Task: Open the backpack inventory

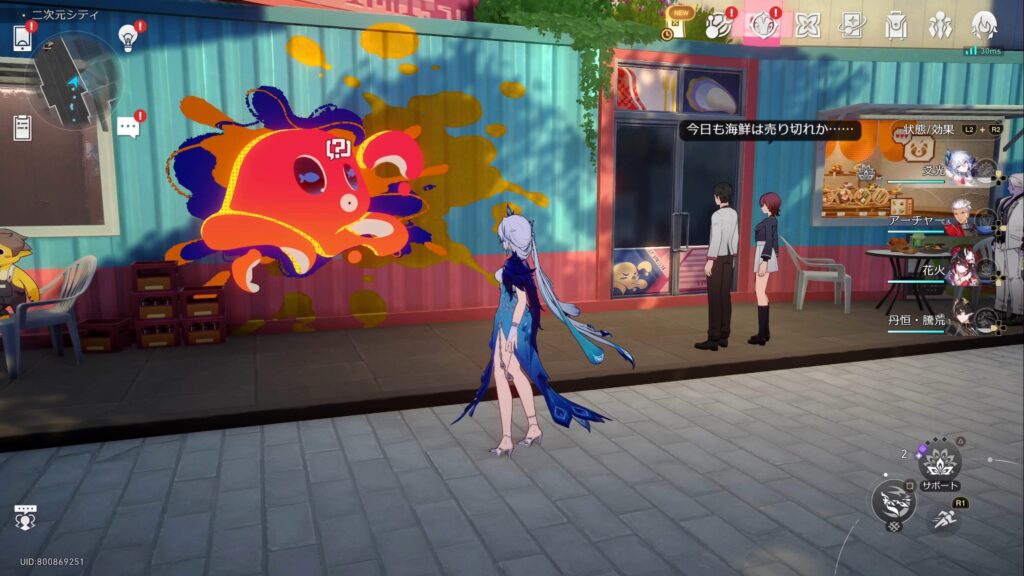Action: [x=896, y=25]
